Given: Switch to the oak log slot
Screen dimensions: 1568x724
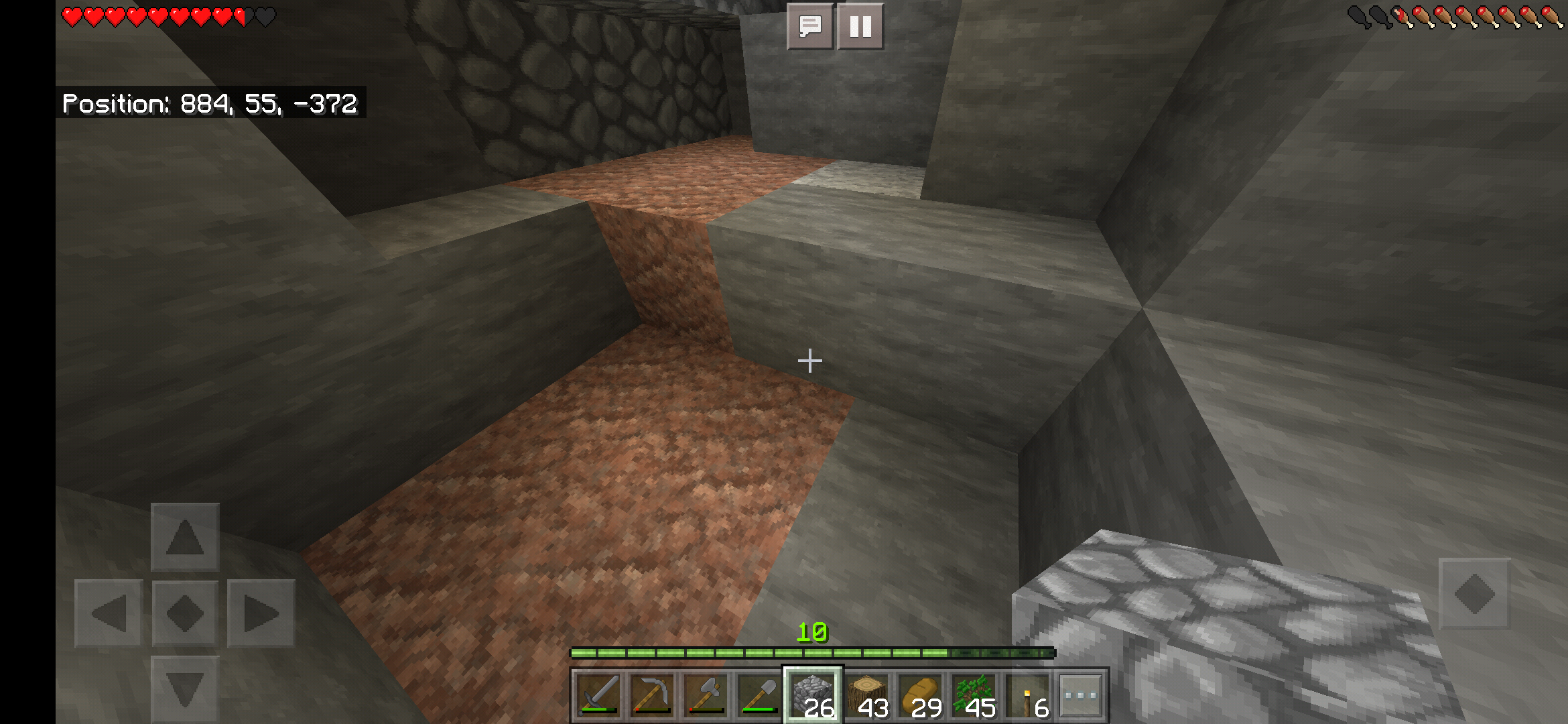Looking at the screenshot, I should click(867, 695).
